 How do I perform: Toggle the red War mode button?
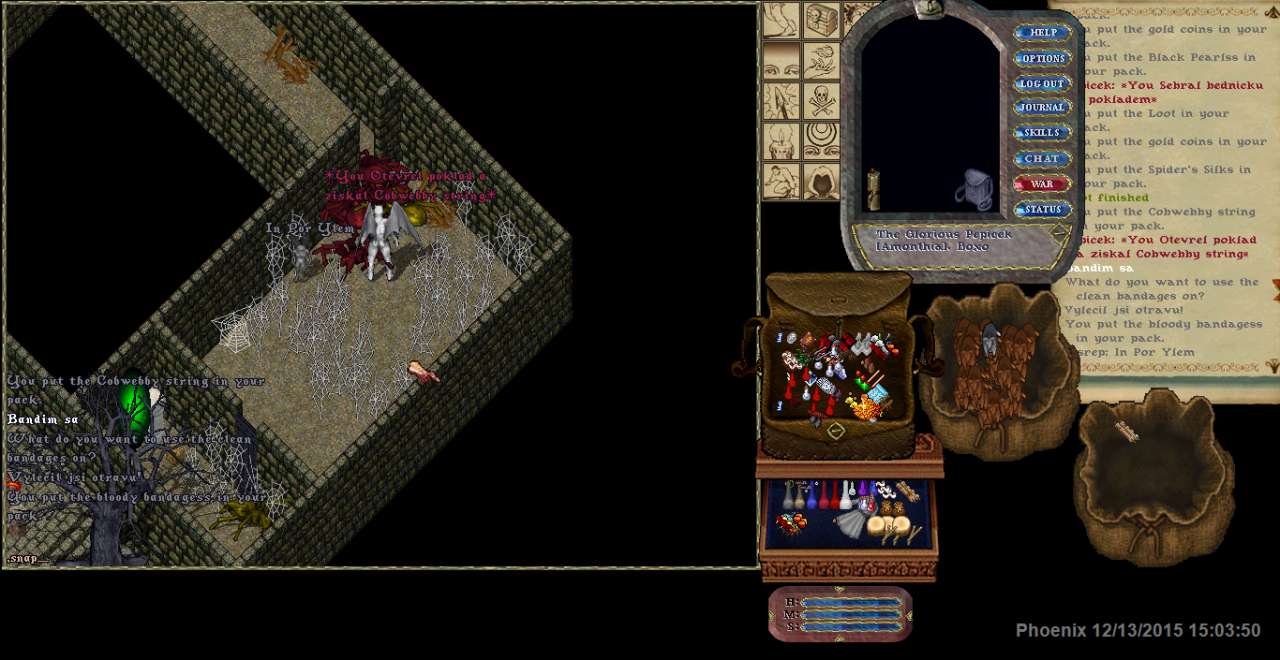click(1042, 184)
